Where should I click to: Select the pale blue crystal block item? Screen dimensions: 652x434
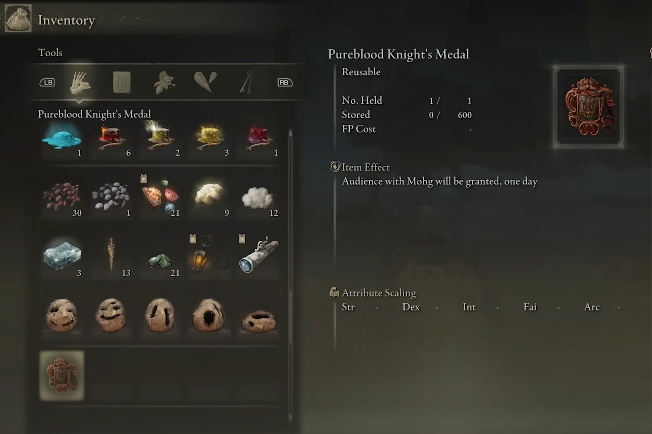click(x=61, y=256)
